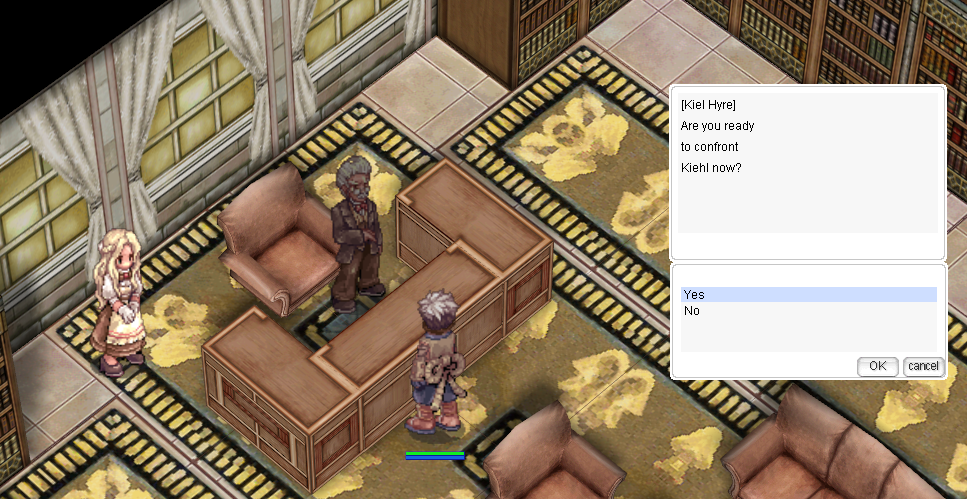Select the No dialogue option

[x=692, y=311]
